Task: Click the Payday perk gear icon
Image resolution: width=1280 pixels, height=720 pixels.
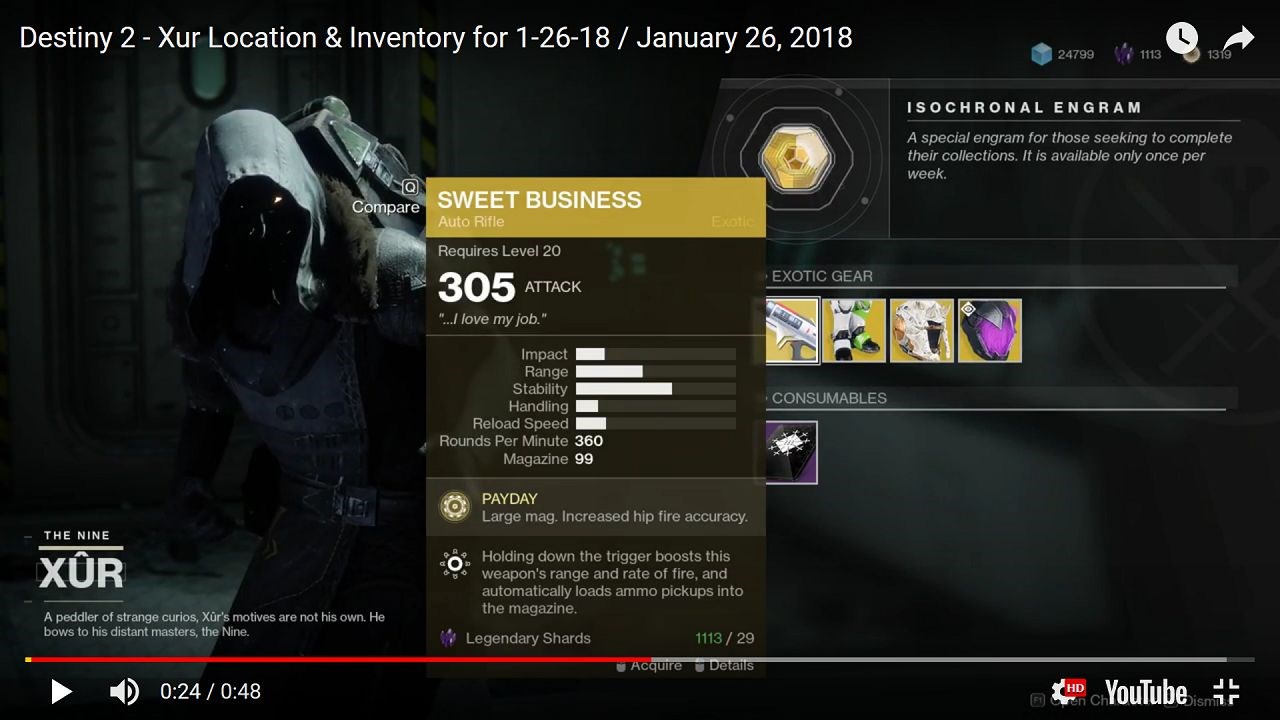Action: coord(455,506)
